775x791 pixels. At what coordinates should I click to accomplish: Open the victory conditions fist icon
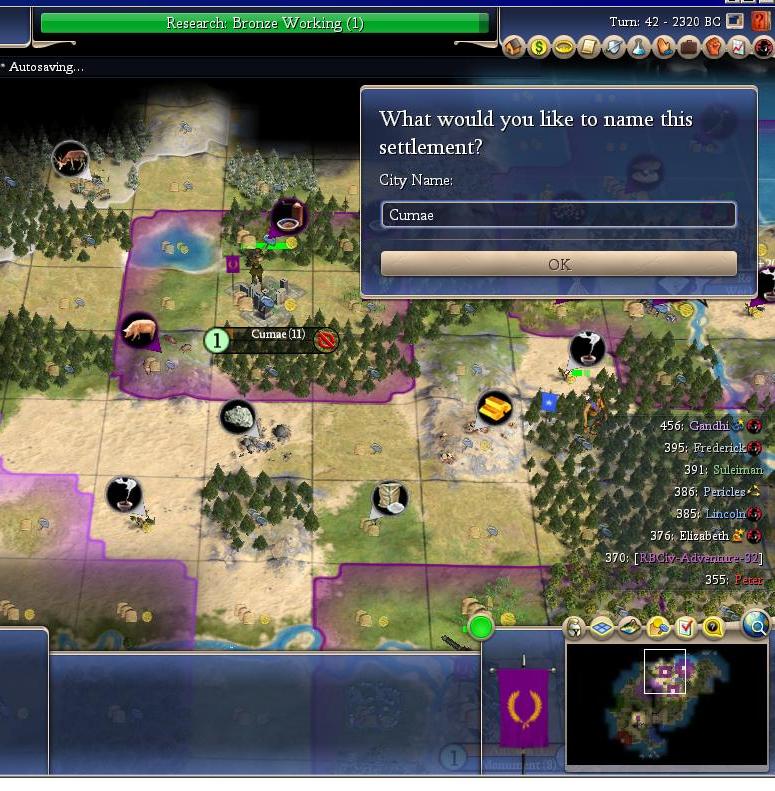(713, 47)
